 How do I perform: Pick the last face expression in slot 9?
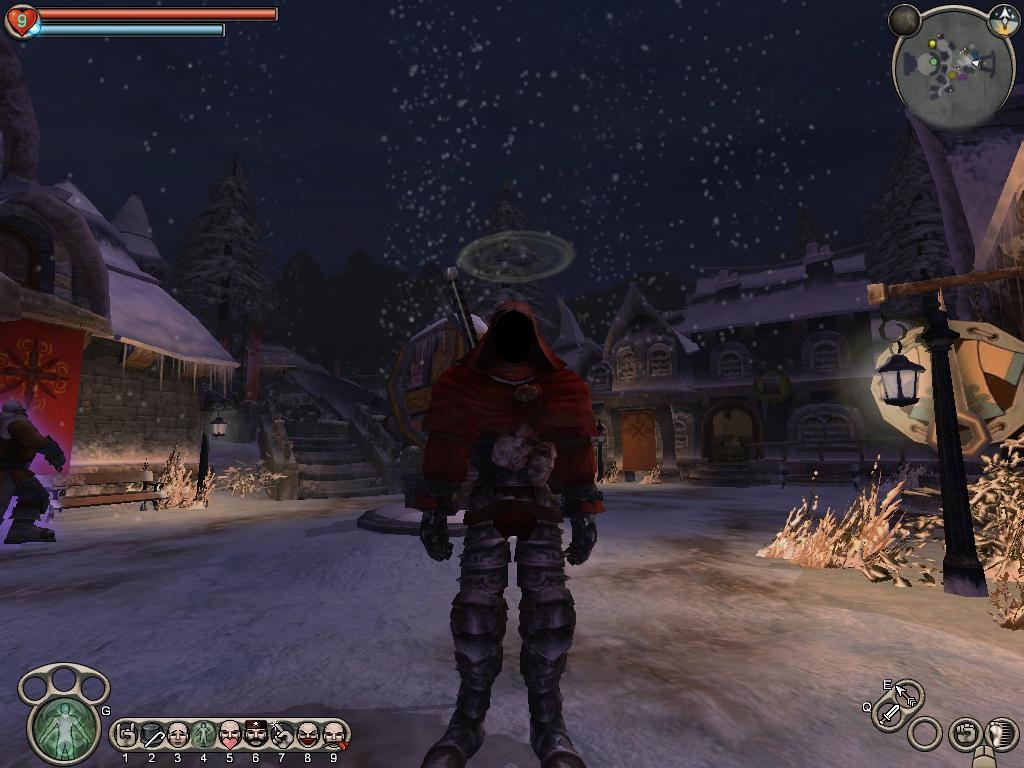click(x=334, y=736)
